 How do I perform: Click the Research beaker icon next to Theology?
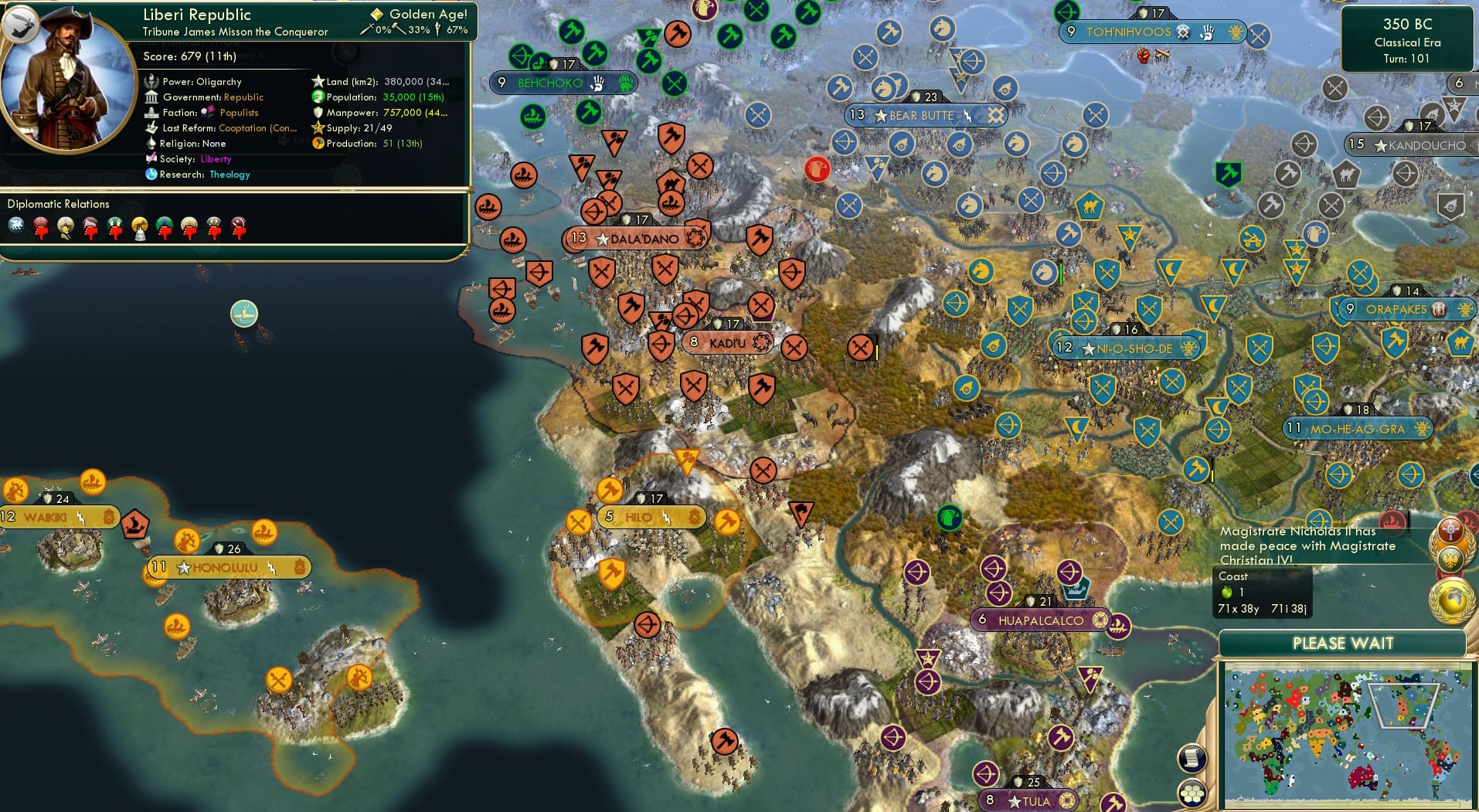click(151, 175)
